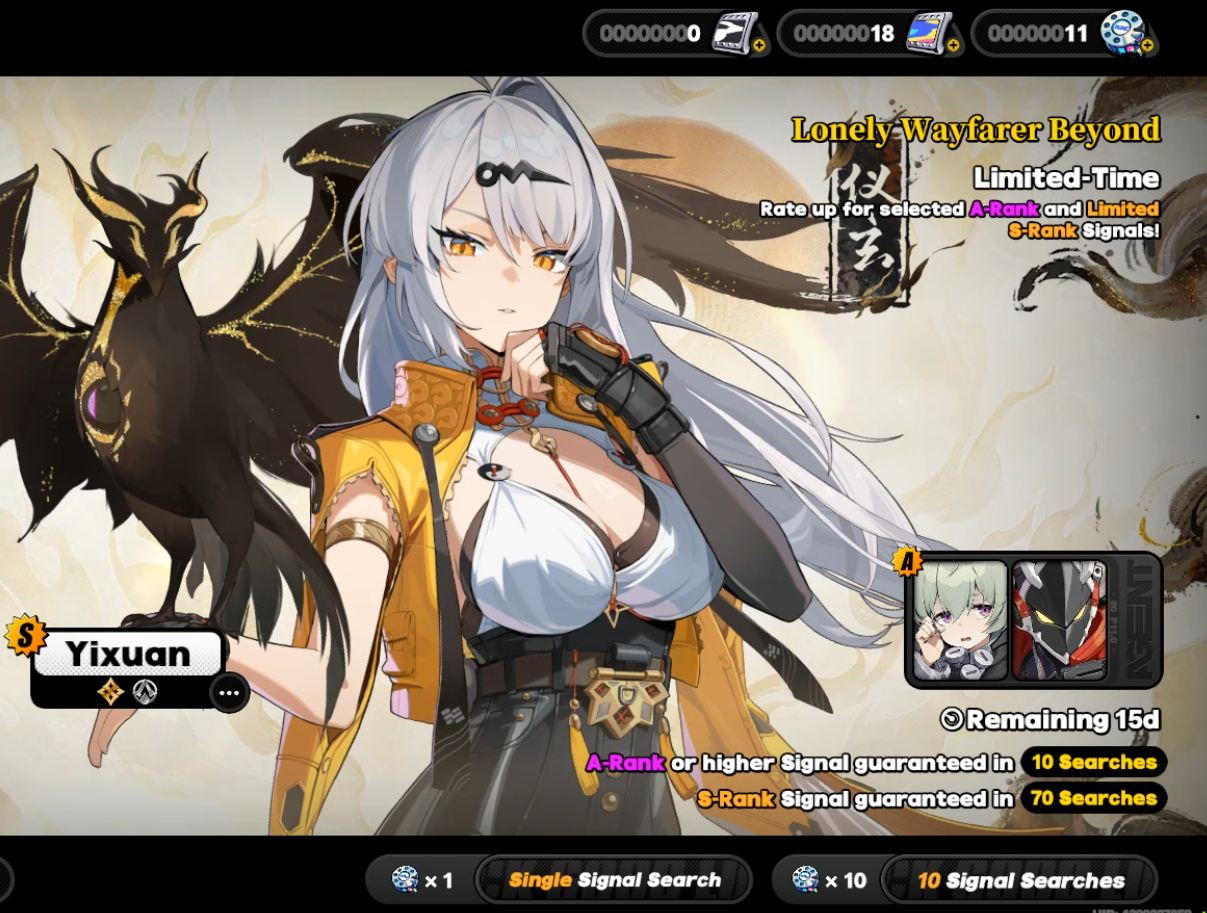
Task: View the green-haired A-Rank agent portrait
Action: point(960,620)
